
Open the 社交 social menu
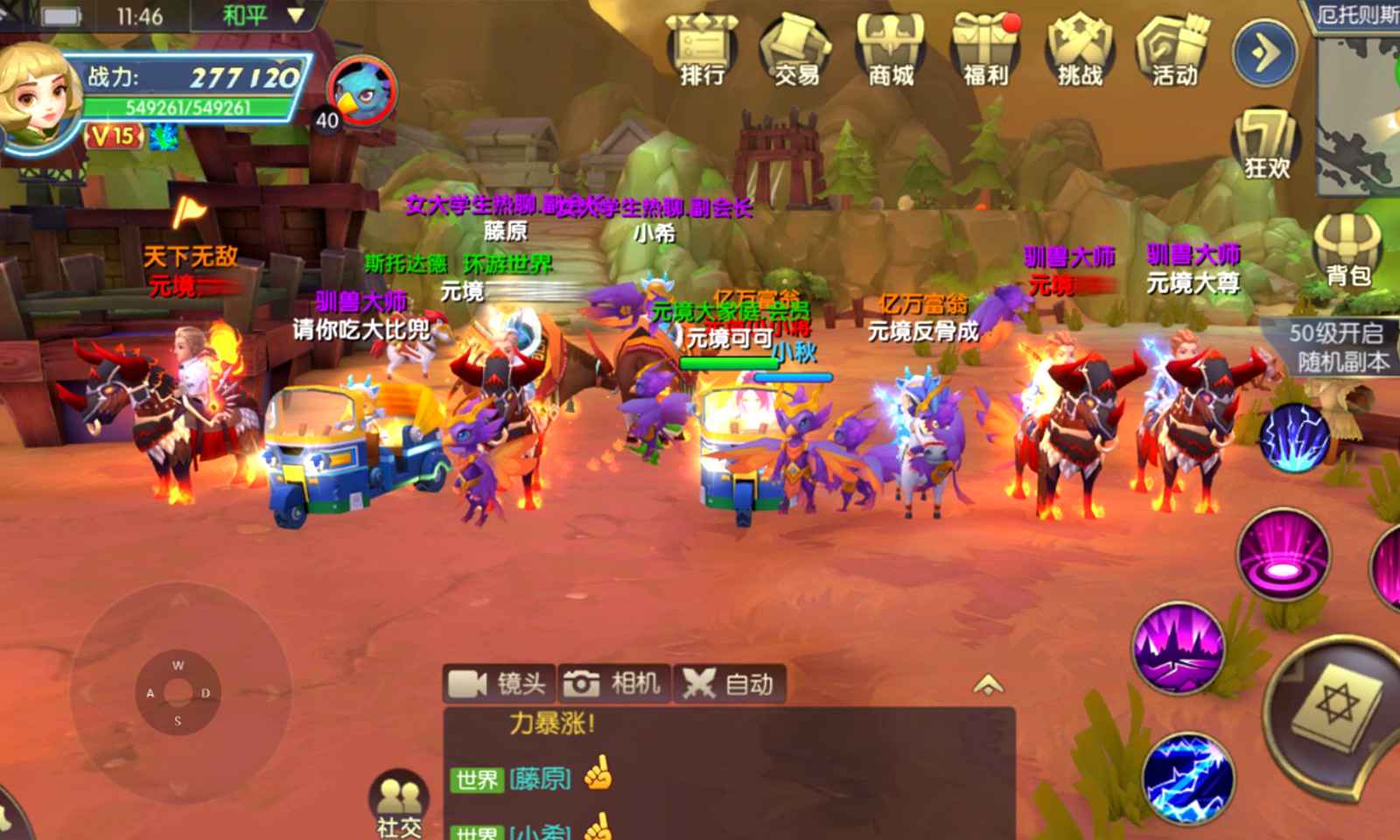(400, 805)
